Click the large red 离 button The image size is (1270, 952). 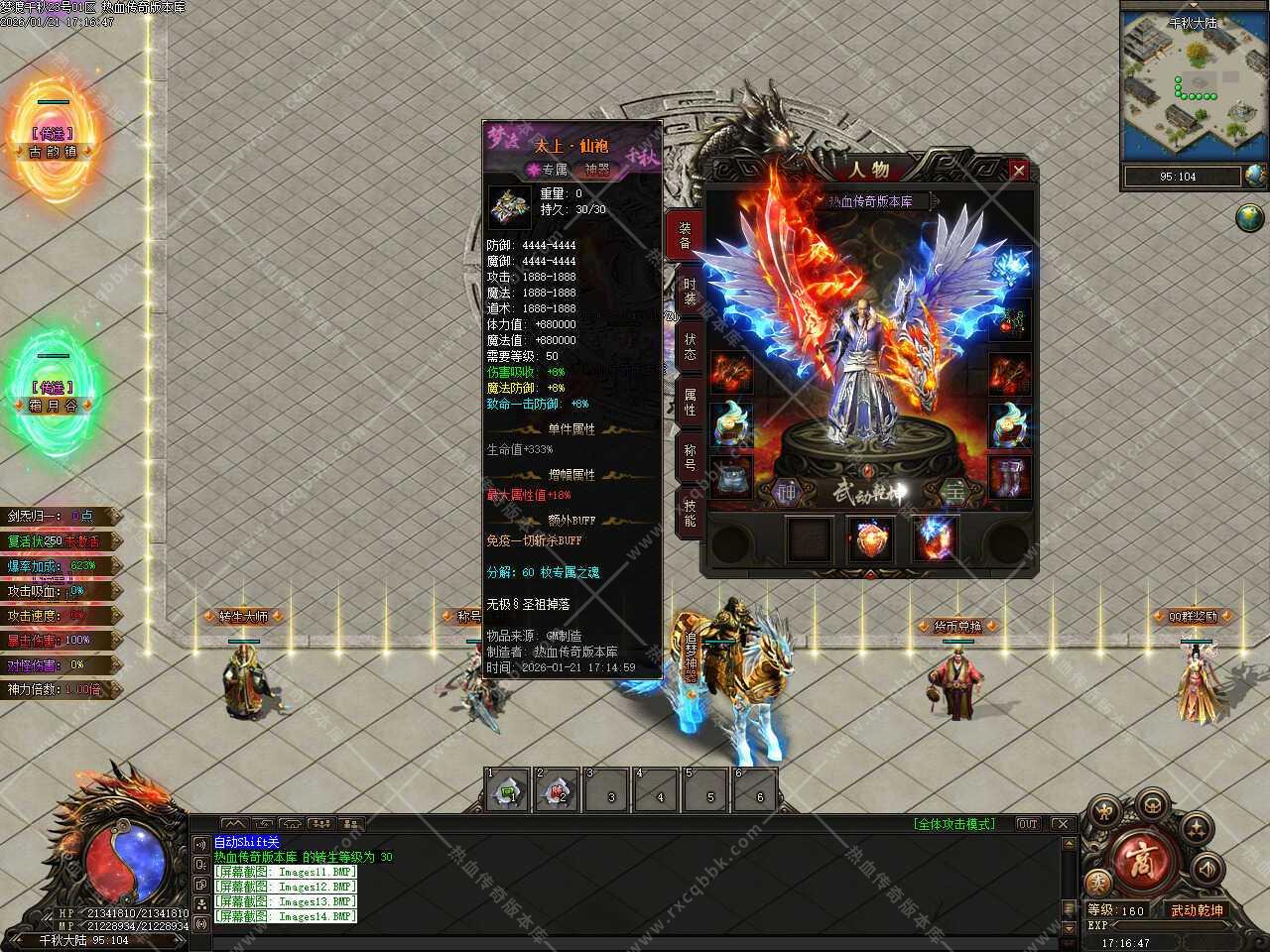(1137, 859)
